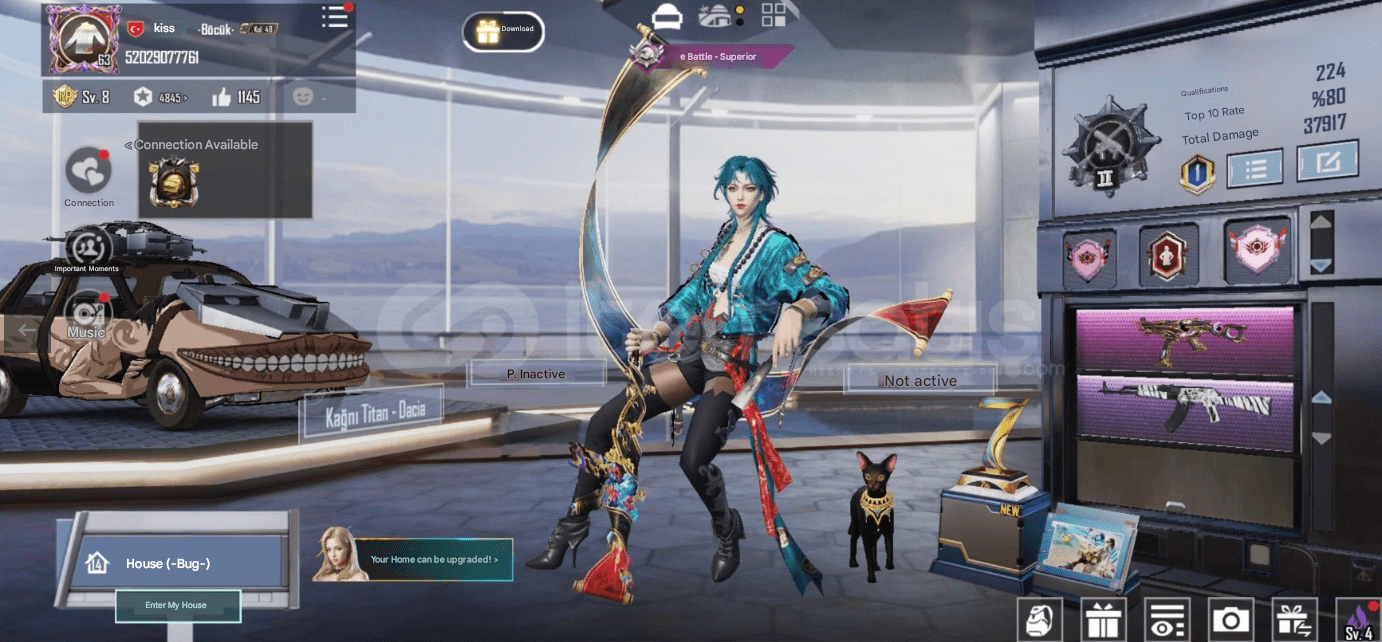1382x642 pixels.
Task: Toggle the display list eye icon
Action: [x=1166, y=620]
